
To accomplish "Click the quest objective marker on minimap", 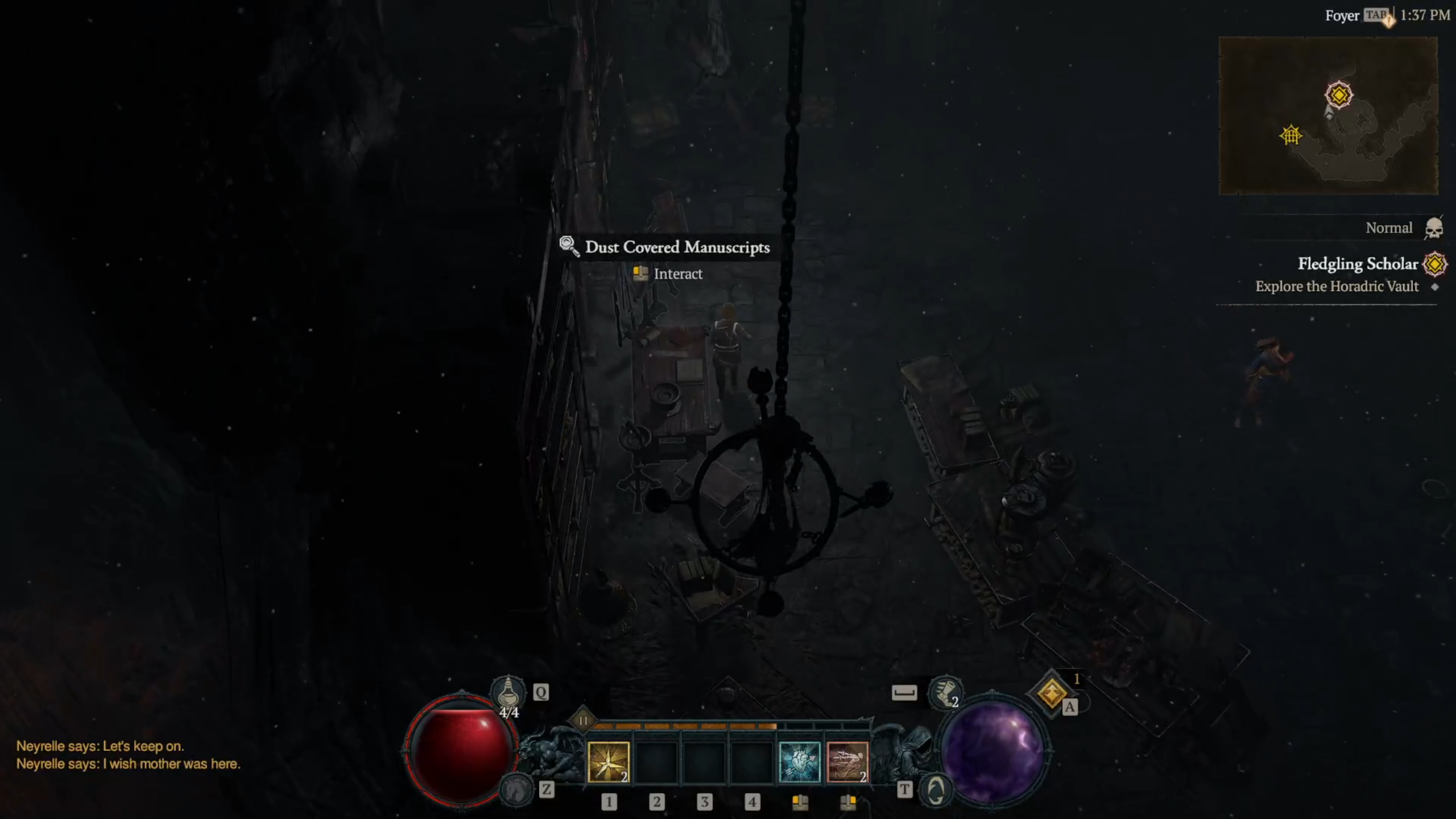I will (1338, 94).
